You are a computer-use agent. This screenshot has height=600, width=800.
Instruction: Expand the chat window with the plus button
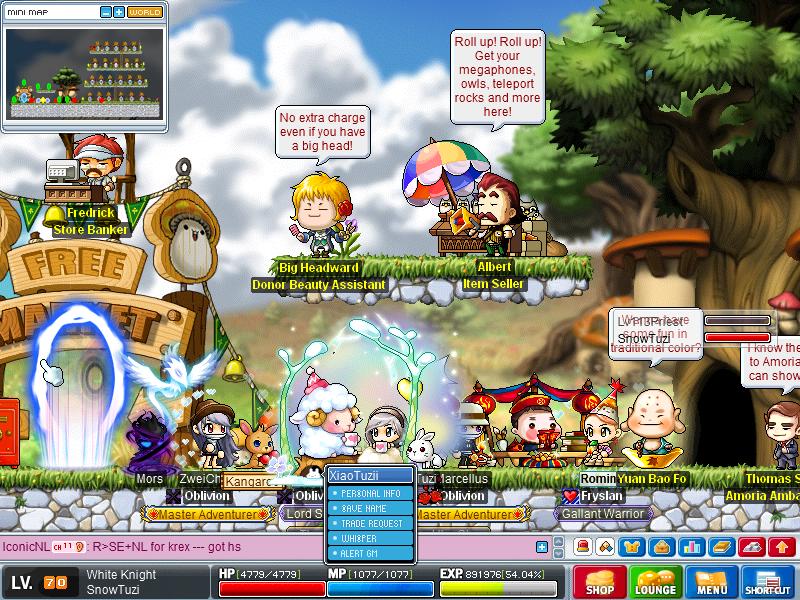[542, 547]
